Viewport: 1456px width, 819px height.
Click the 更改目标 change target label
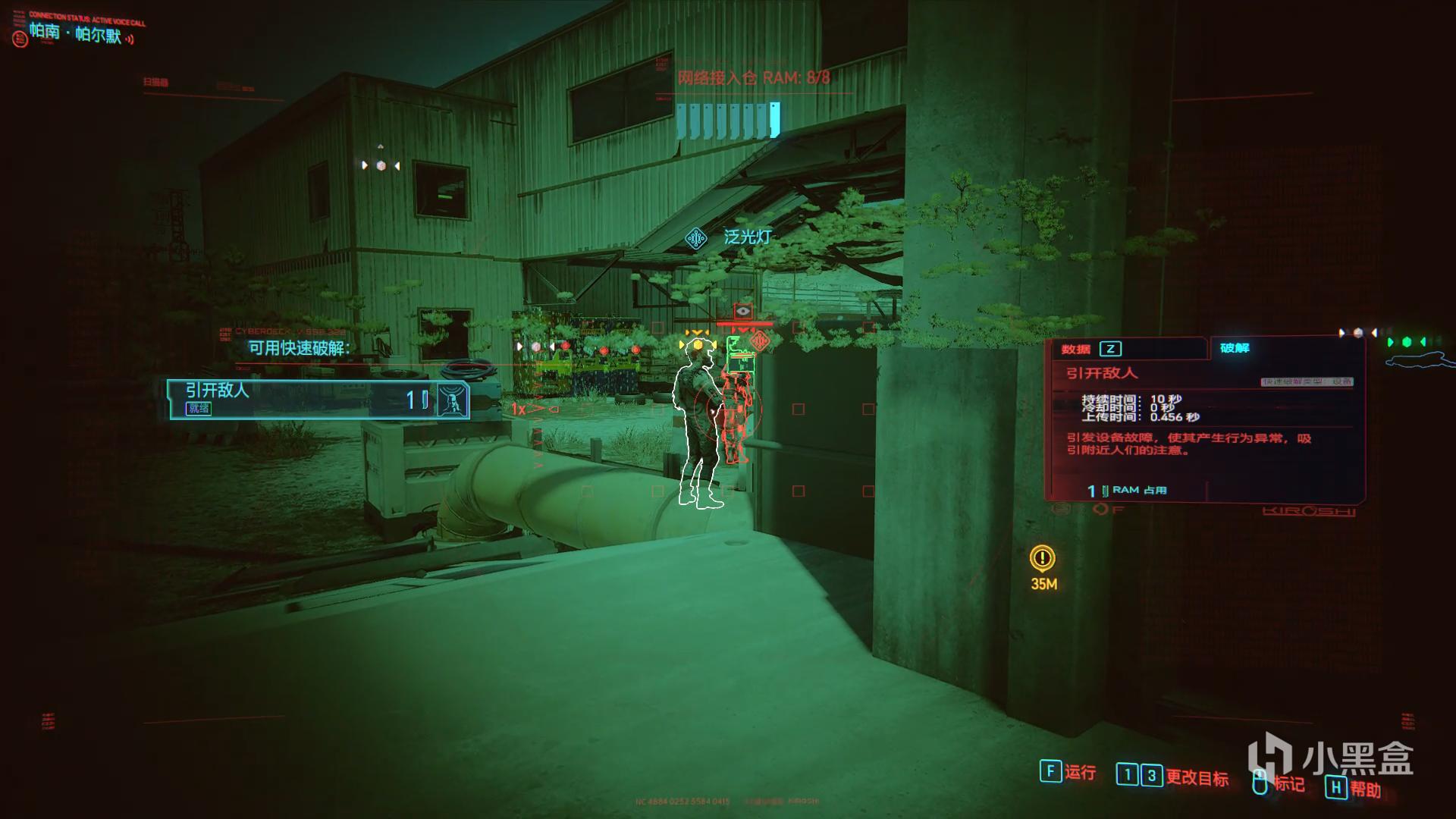[1197, 777]
